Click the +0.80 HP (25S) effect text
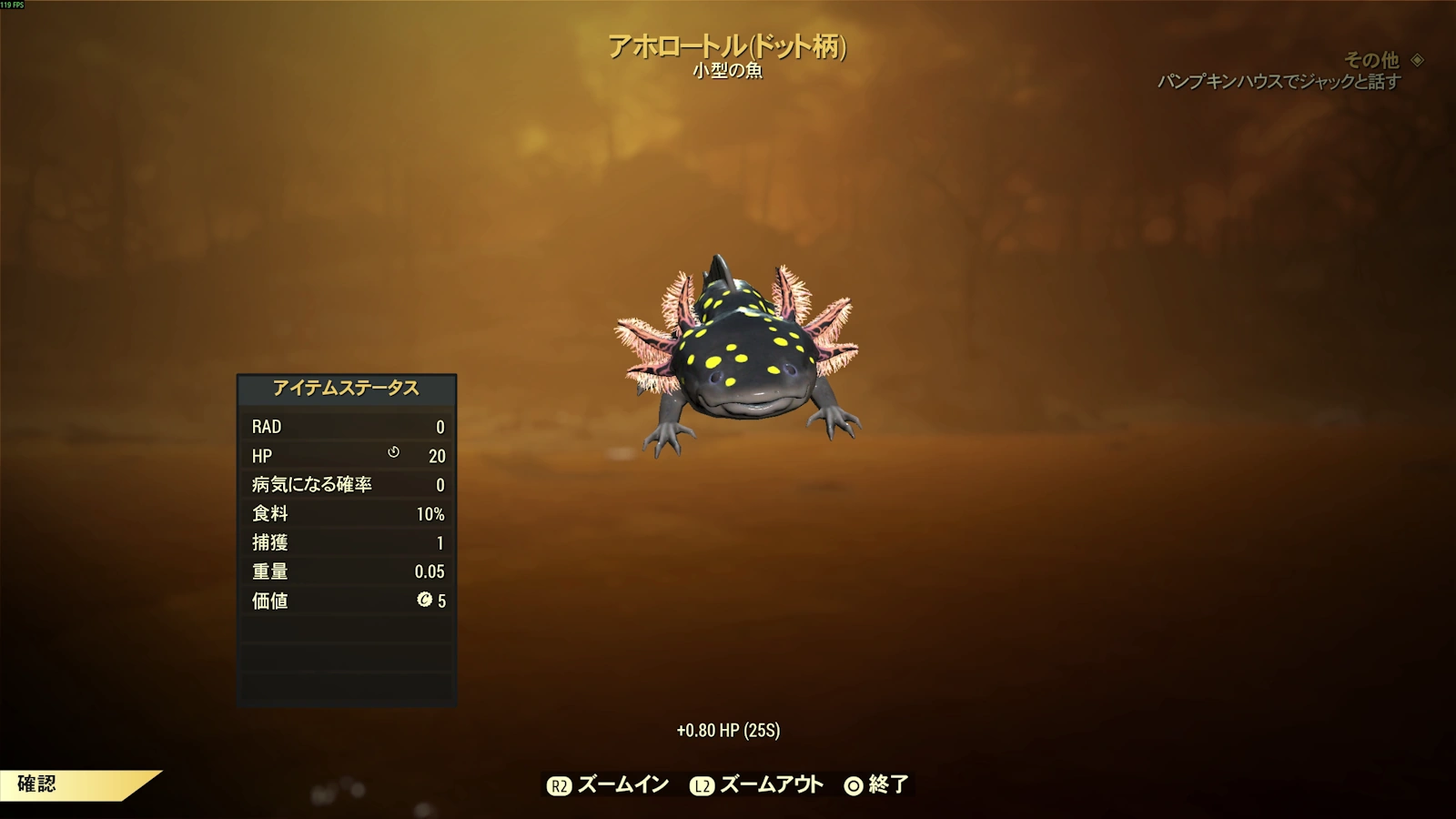Viewport: 1456px width, 819px height. (x=729, y=728)
